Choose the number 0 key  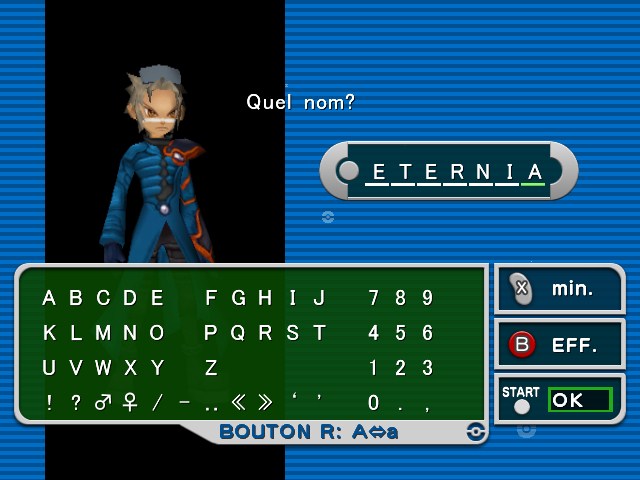click(374, 403)
